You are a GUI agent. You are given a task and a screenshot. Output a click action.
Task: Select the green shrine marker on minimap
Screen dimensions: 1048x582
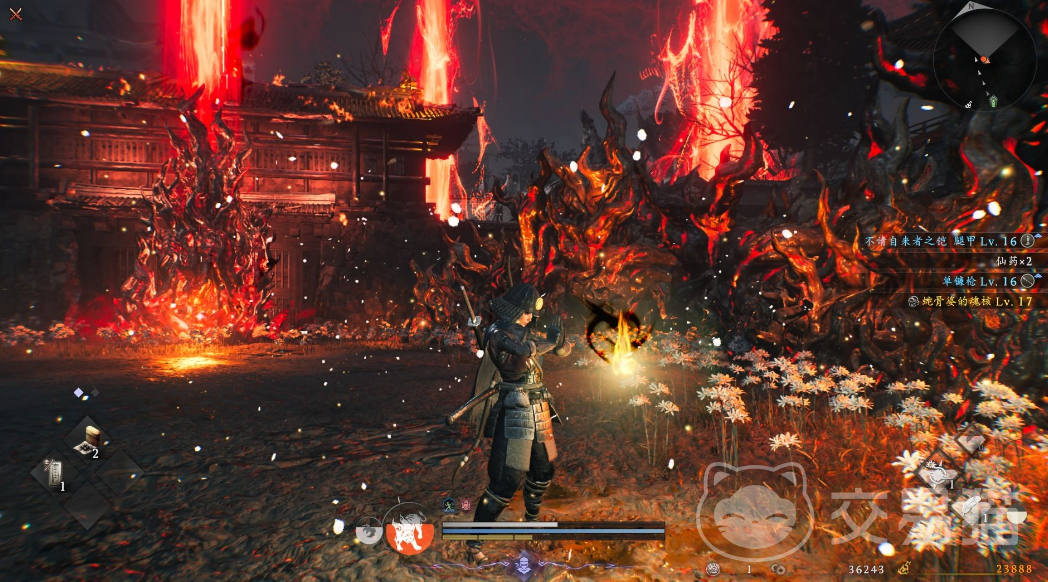click(993, 101)
